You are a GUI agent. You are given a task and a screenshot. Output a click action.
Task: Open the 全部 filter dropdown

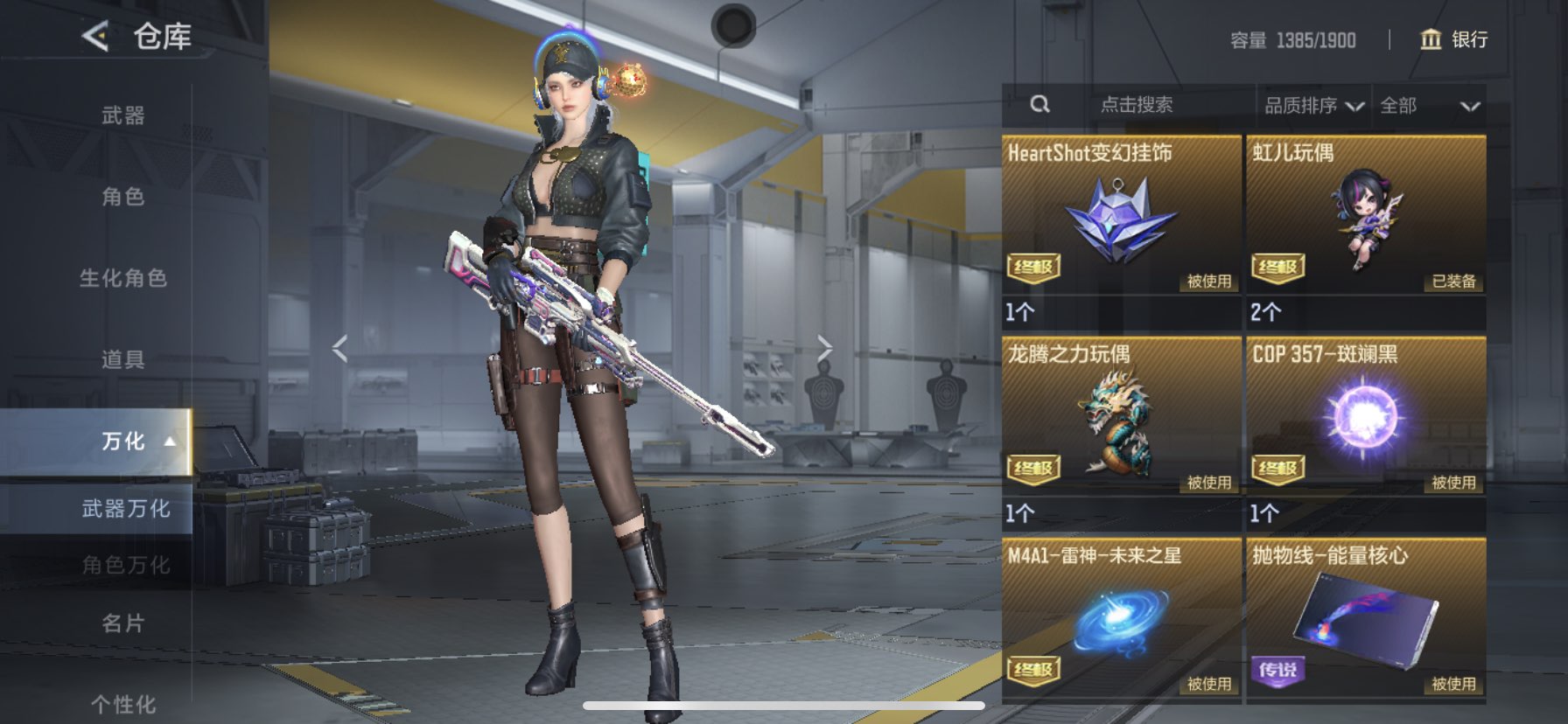pyautogui.click(x=1429, y=106)
